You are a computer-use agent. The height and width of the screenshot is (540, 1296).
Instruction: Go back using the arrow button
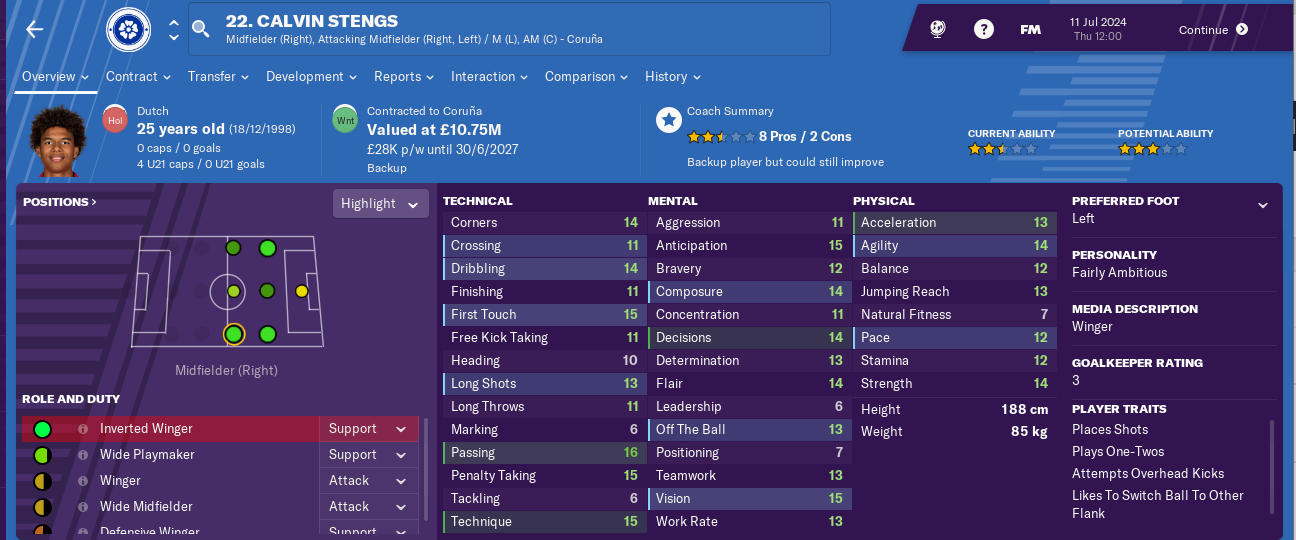click(35, 30)
